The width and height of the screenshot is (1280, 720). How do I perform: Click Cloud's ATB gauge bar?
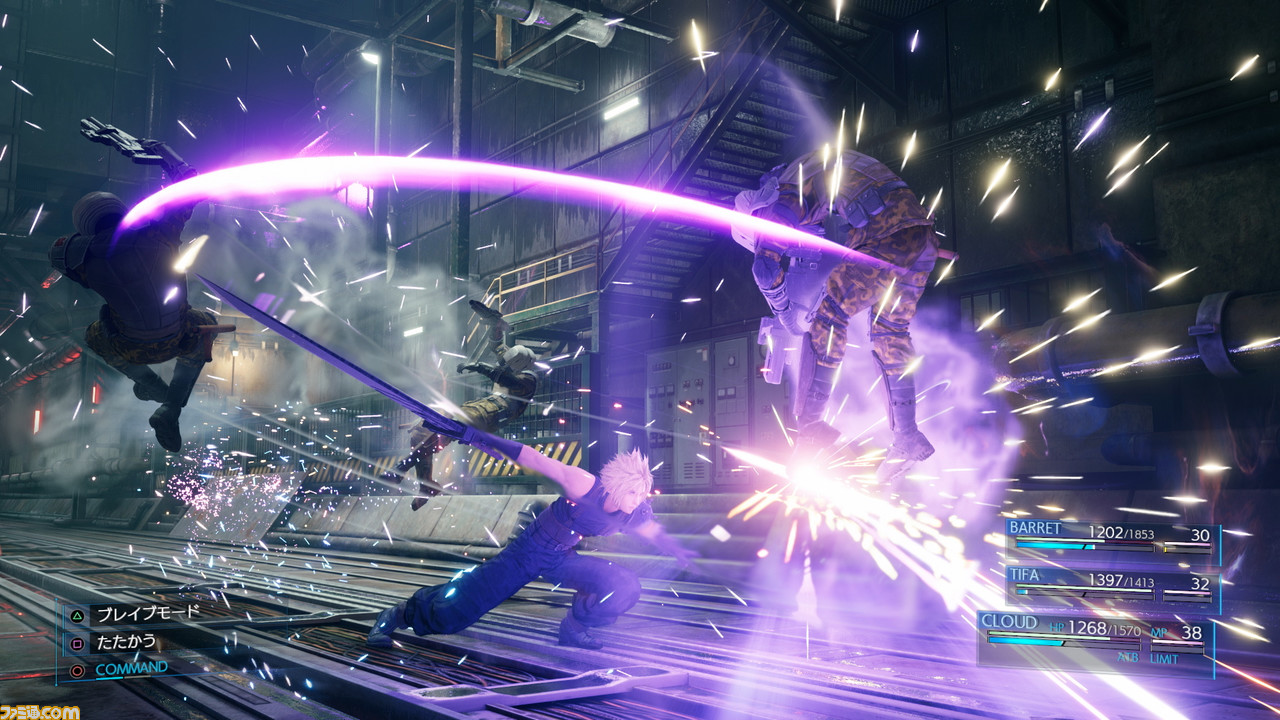click(1049, 642)
